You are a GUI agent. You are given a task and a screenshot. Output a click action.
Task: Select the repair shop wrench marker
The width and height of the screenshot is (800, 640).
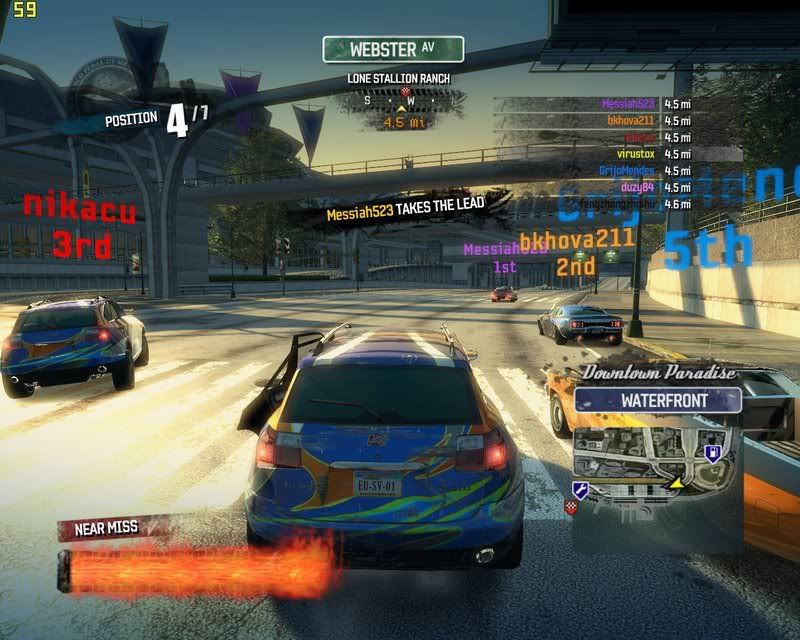tap(579, 489)
